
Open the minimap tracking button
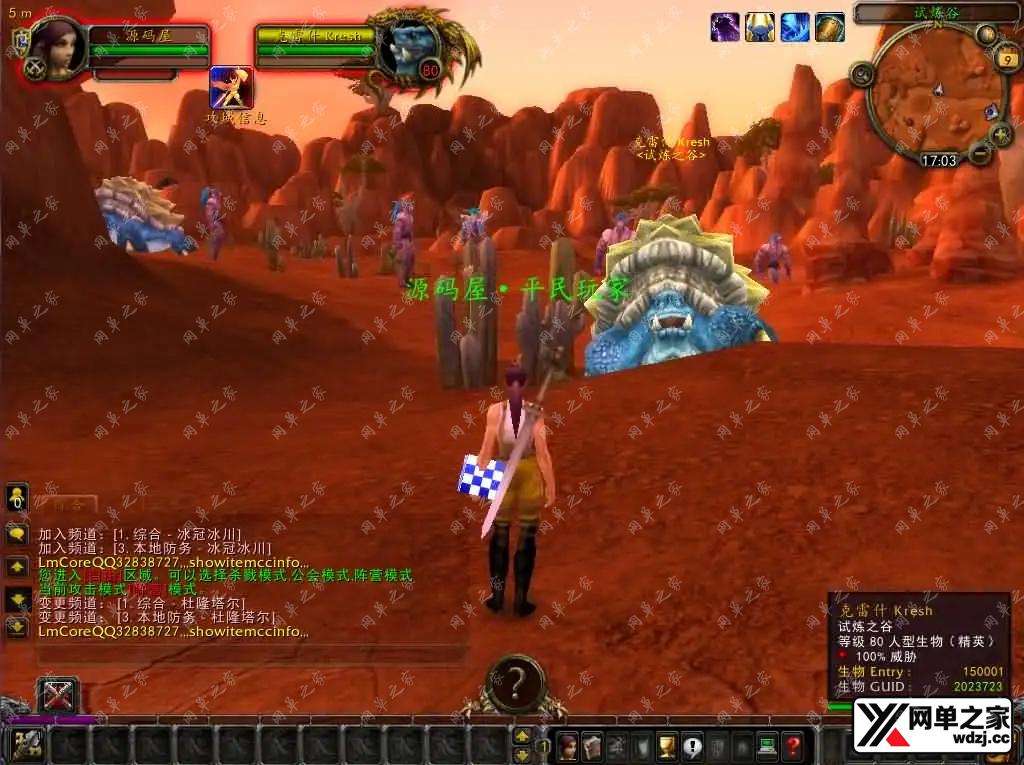coord(862,73)
